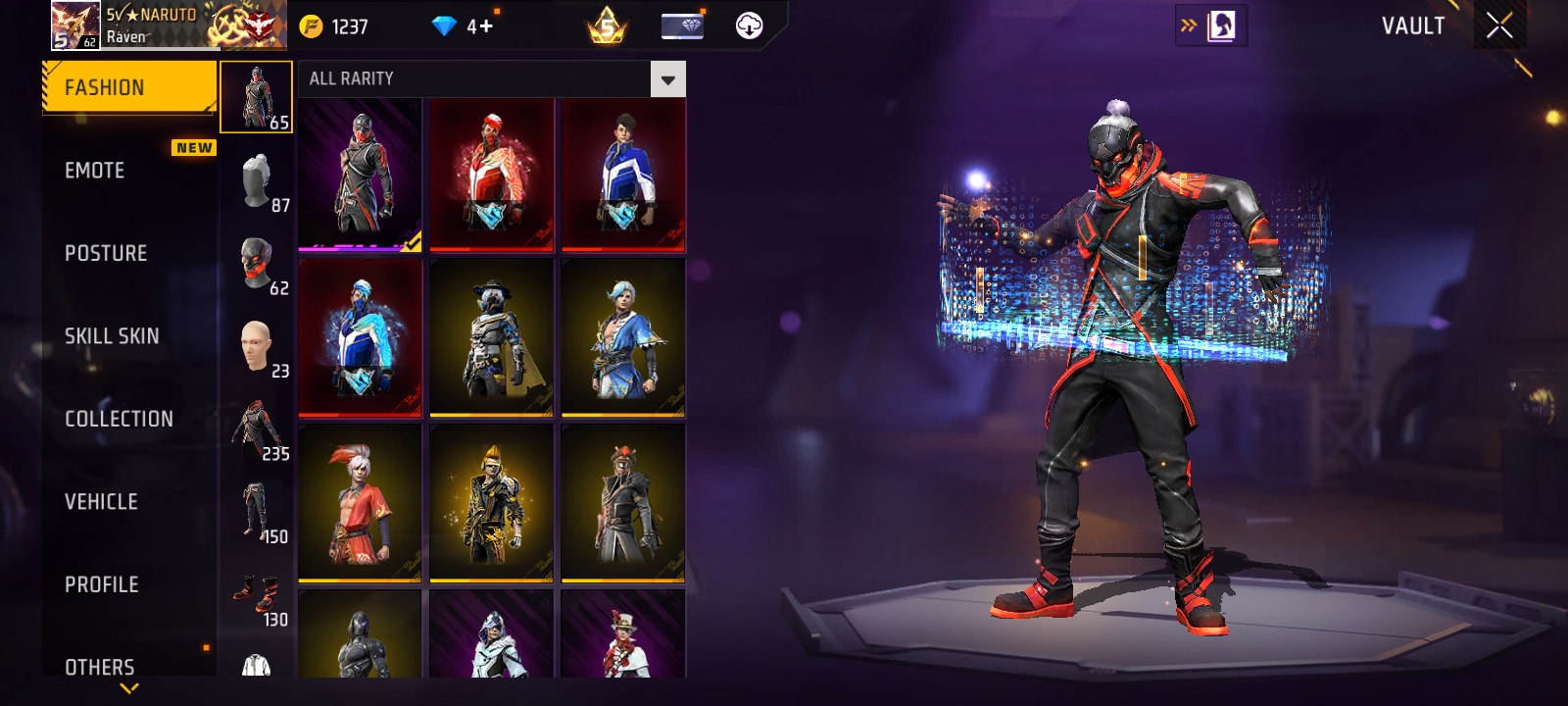Open the bald head subcategory showing 23
Screen dimensions: 1568x706
258,346
